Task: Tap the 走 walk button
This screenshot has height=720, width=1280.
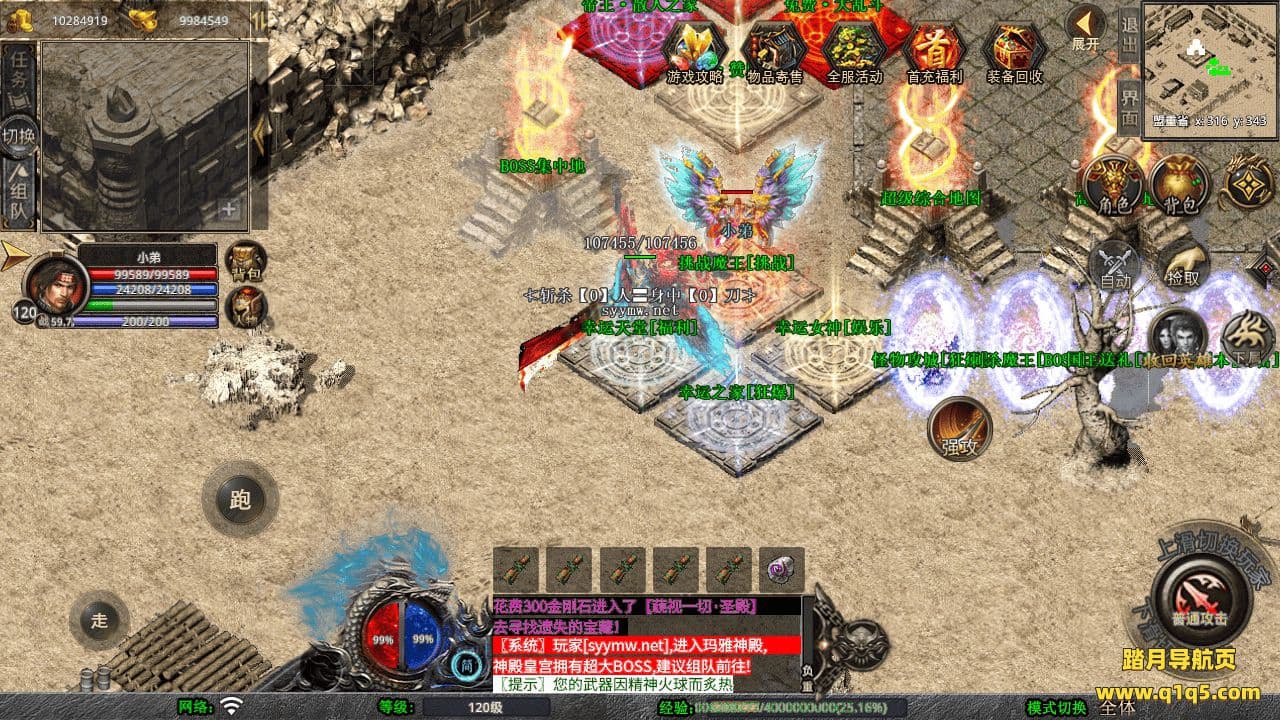Action: point(99,620)
